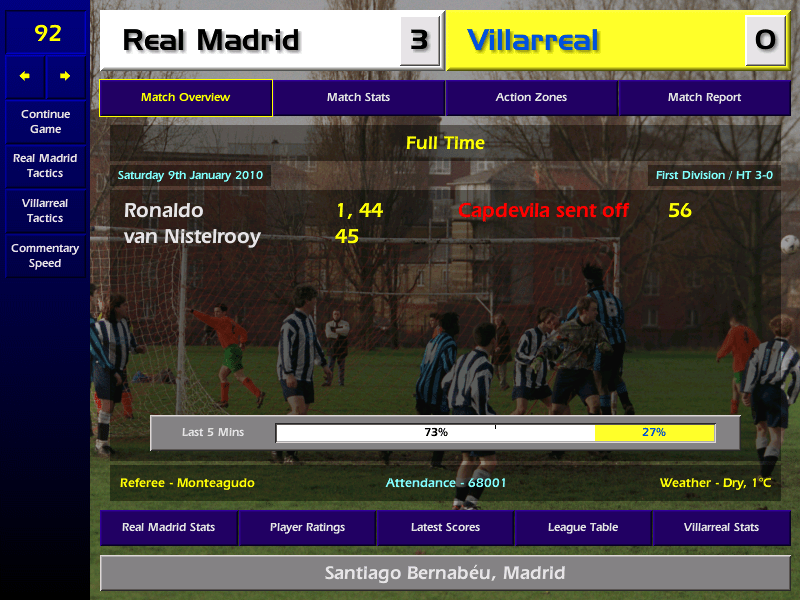
Task: Open Real Madrid Tactics
Action: (45, 166)
